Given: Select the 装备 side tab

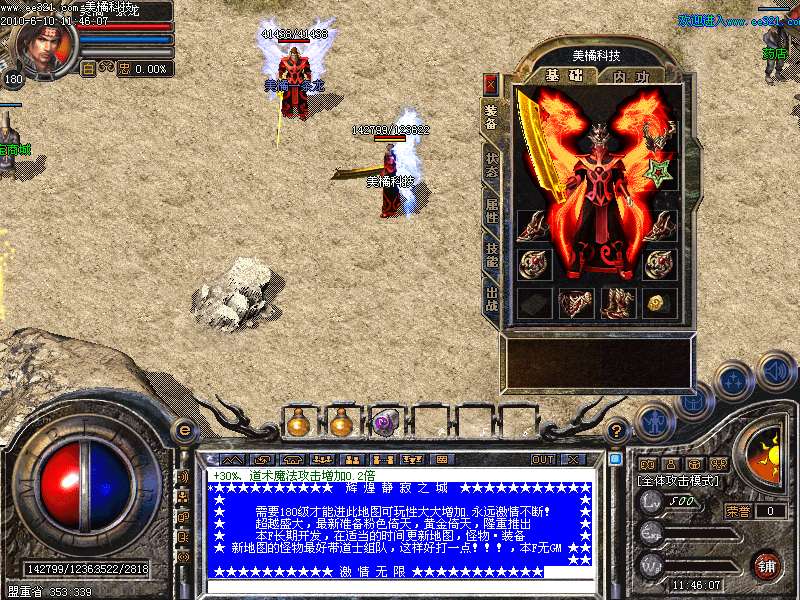Looking at the screenshot, I should [x=491, y=118].
